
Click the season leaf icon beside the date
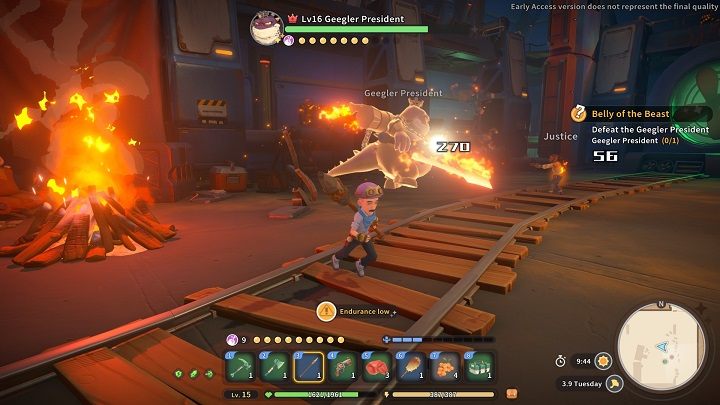(615, 382)
